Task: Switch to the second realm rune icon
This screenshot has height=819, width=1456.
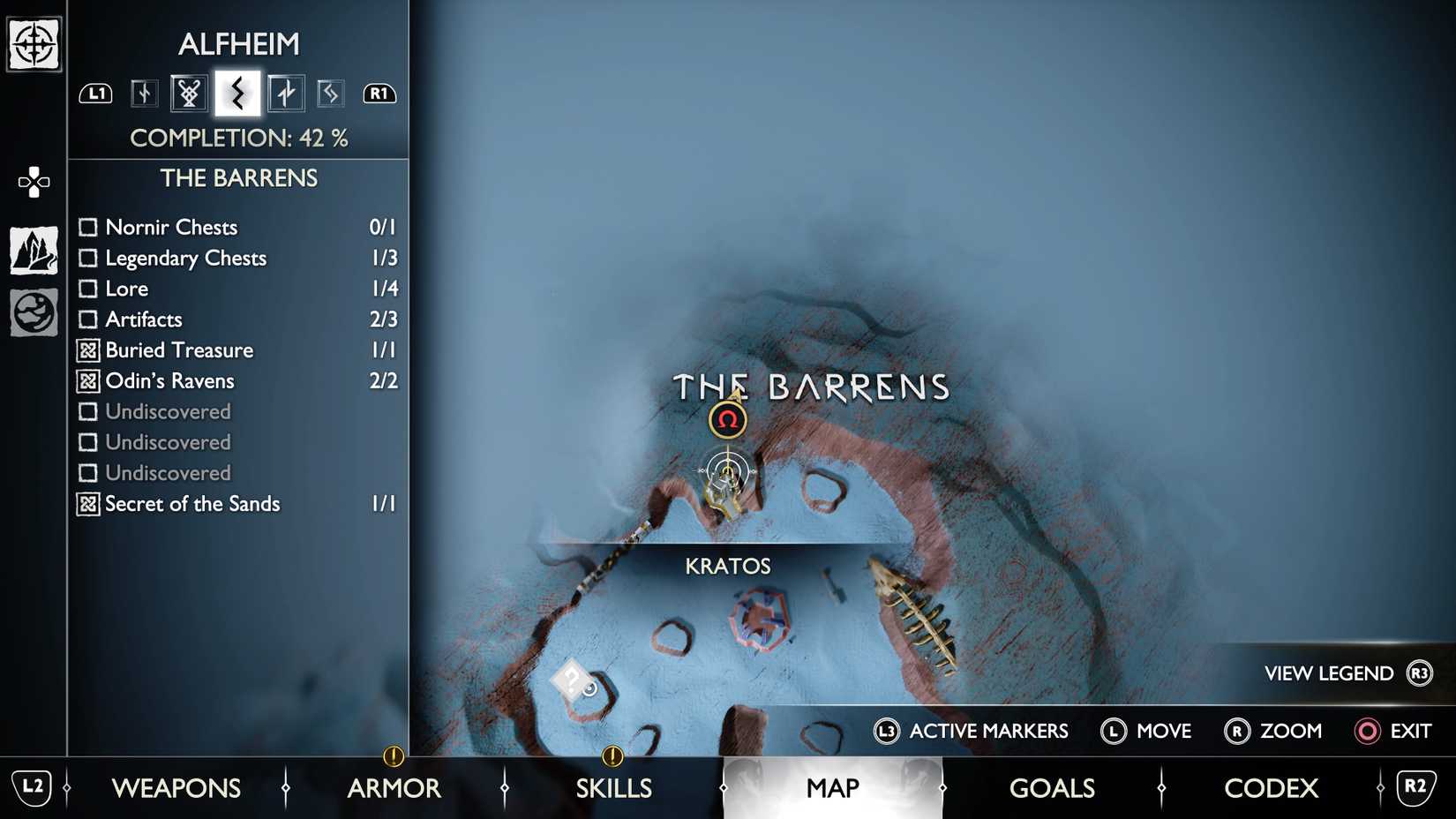Action: 189,92
